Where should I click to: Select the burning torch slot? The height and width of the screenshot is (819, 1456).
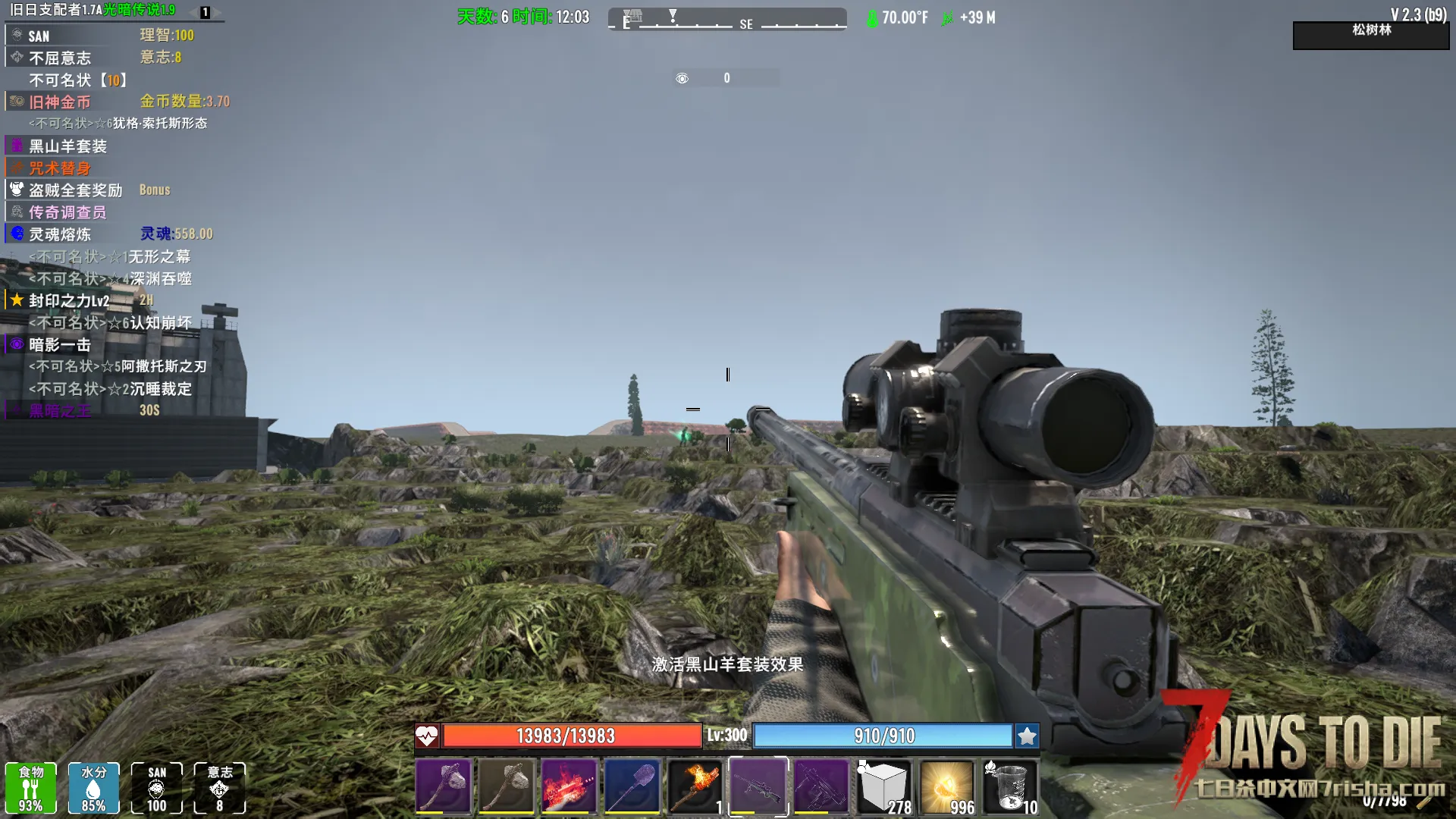[695, 786]
